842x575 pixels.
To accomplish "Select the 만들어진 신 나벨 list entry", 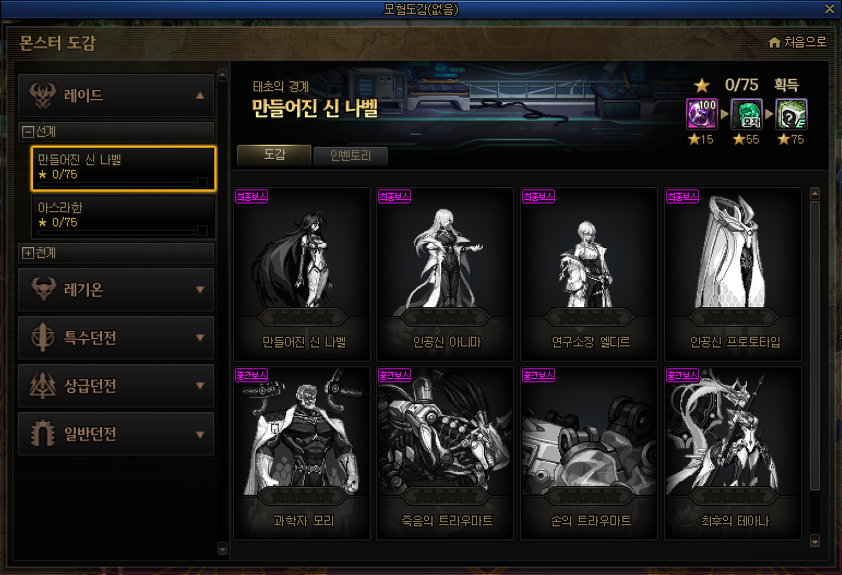I will pyautogui.click(x=116, y=167).
